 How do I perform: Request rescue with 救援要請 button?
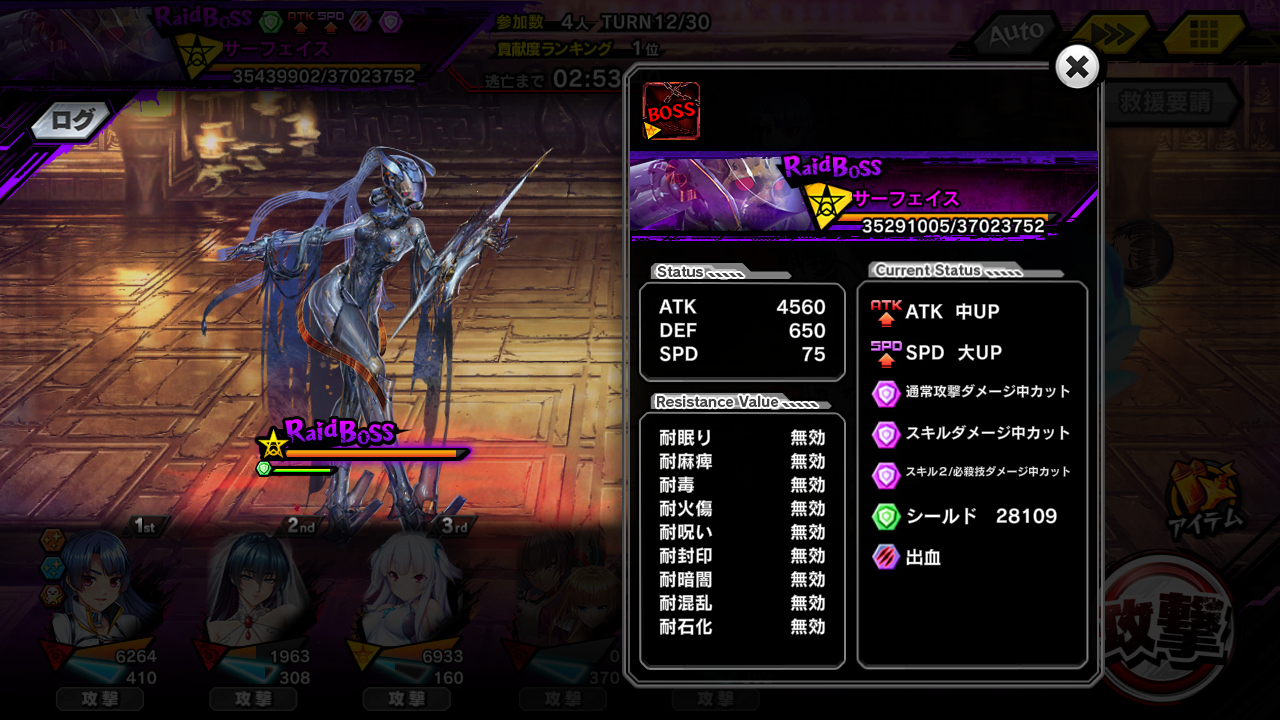1165,102
